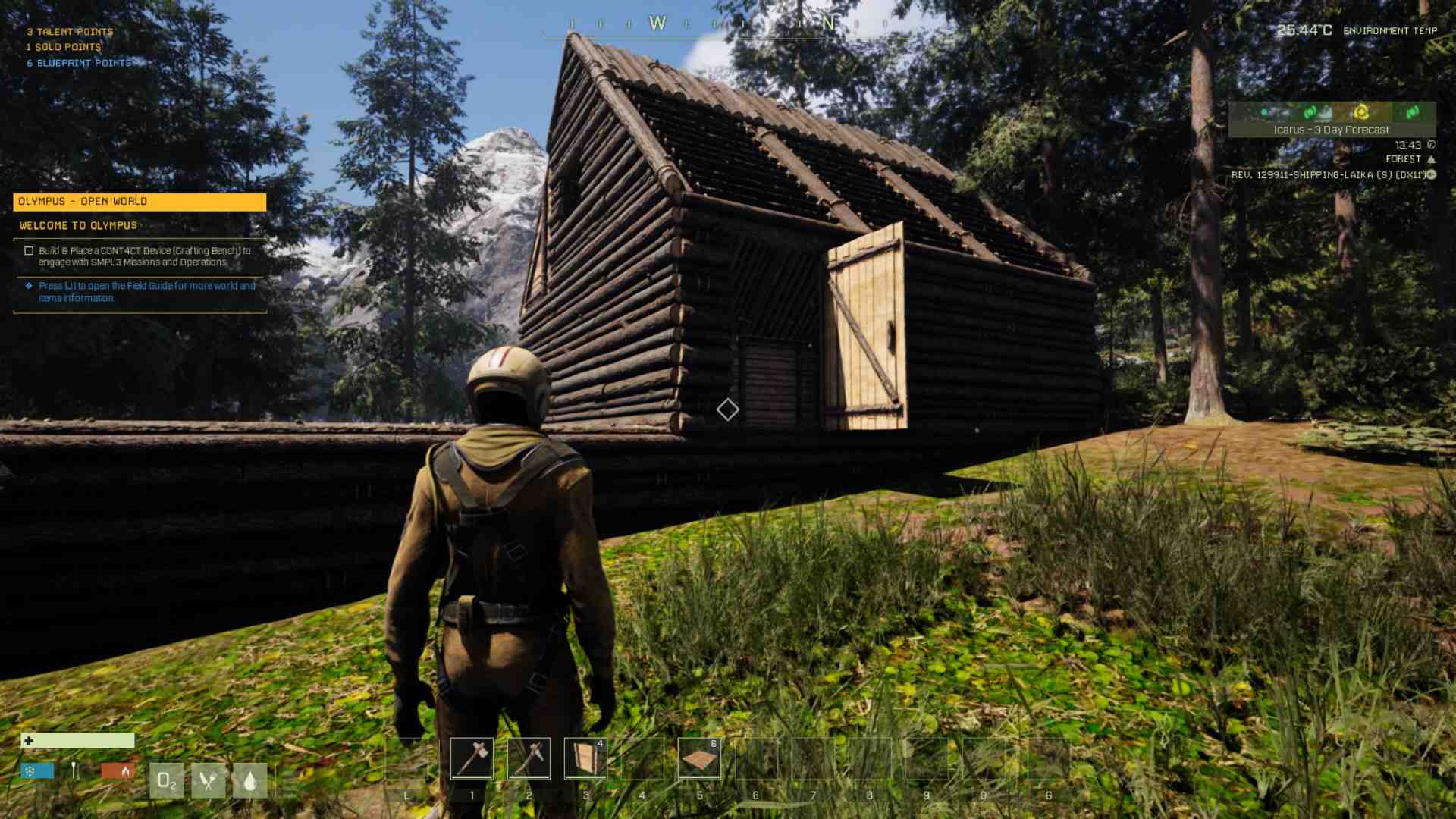
Task: Click the oxygen O2 status icon
Action: [166, 780]
